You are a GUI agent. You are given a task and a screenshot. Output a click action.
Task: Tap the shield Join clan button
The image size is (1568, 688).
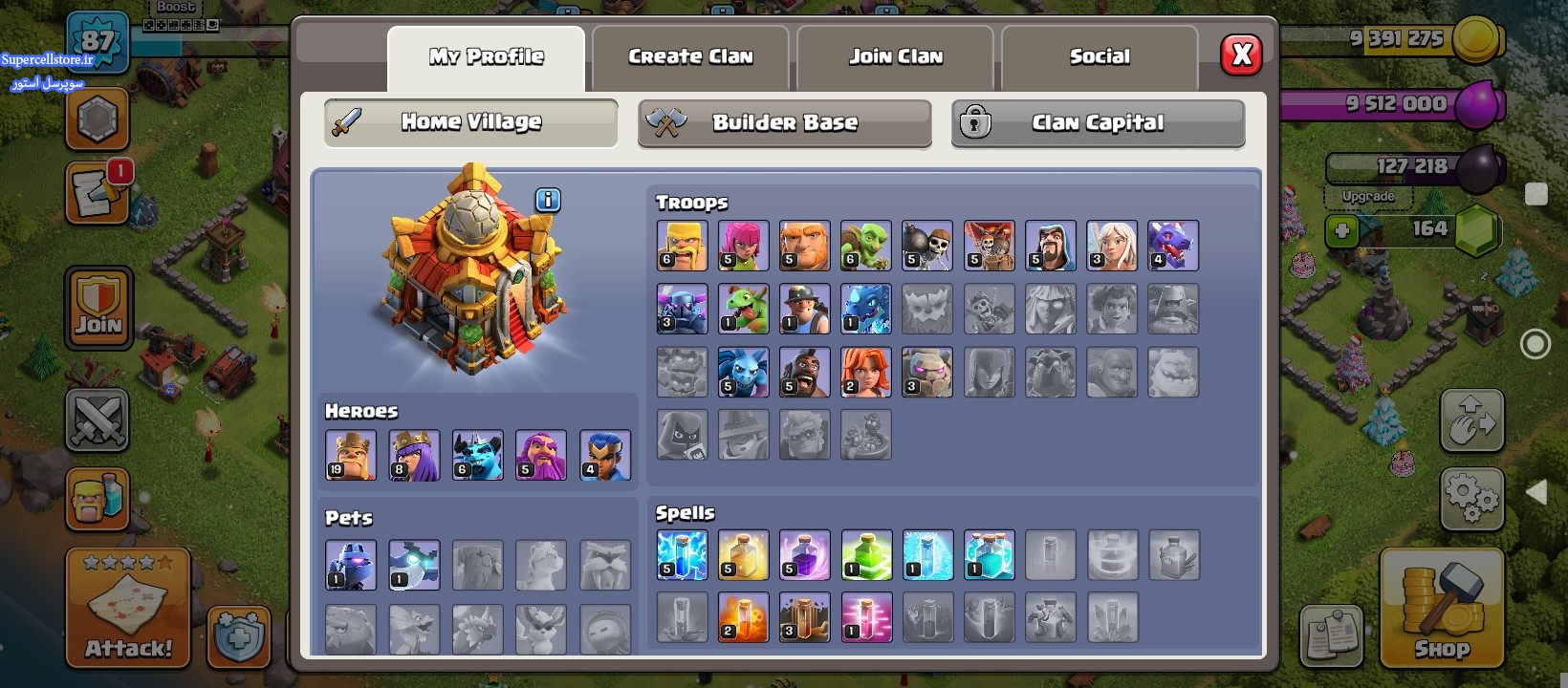(x=98, y=308)
